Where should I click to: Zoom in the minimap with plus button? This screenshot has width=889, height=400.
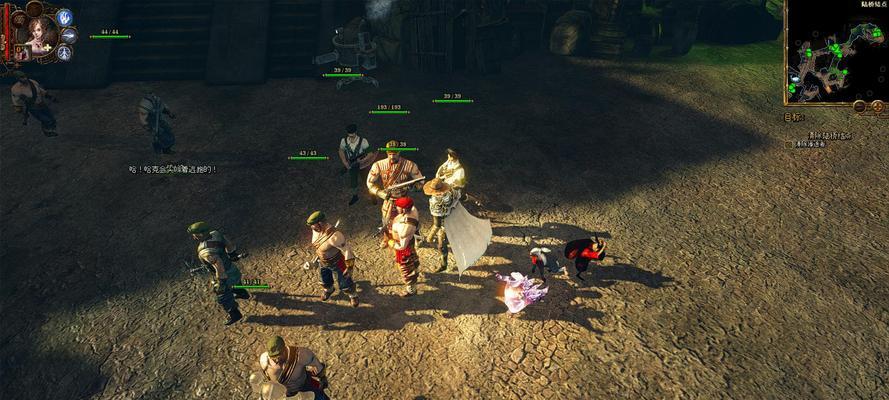[877, 105]
